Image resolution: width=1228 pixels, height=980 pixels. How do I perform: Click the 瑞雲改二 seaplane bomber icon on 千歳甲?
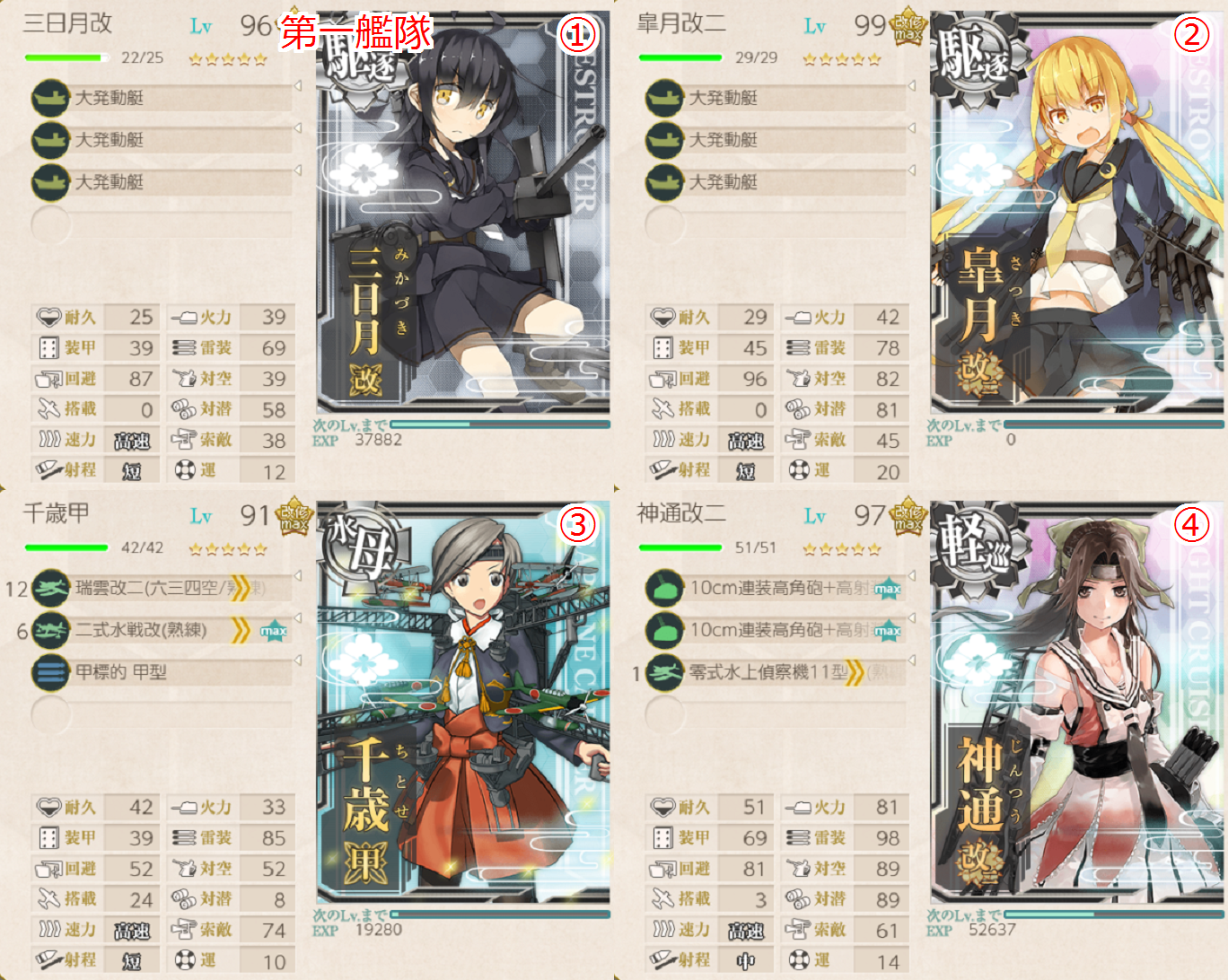click(x=50, y=590)
